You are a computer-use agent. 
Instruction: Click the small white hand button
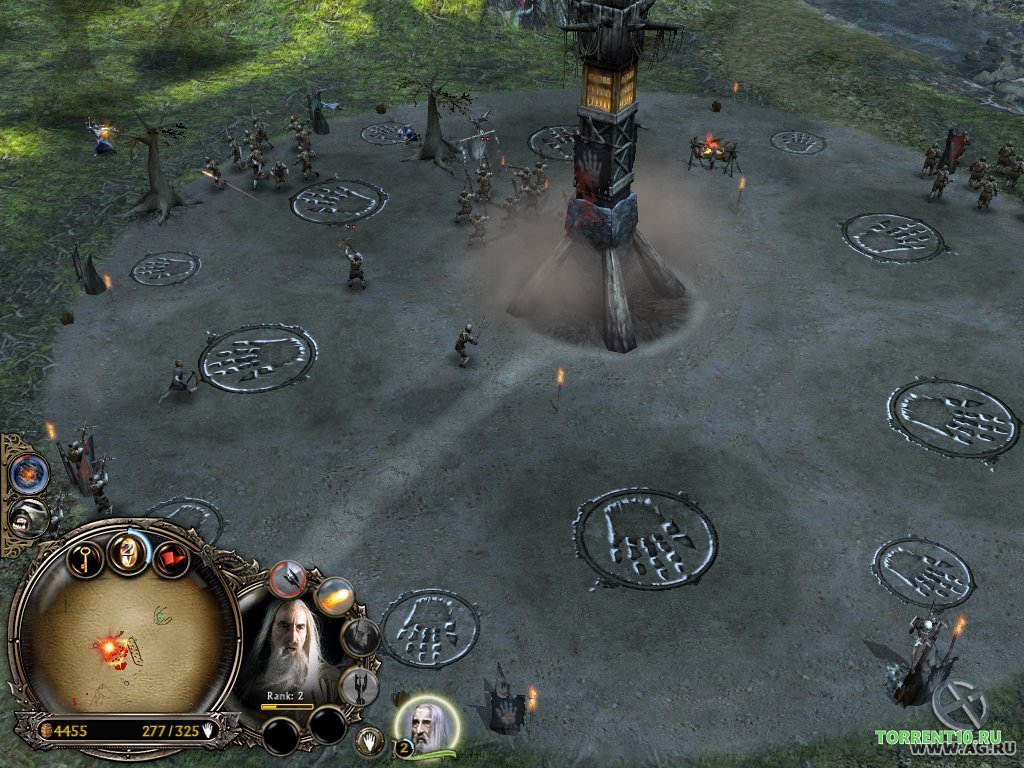pyautogui.click(x=369, y=740)
